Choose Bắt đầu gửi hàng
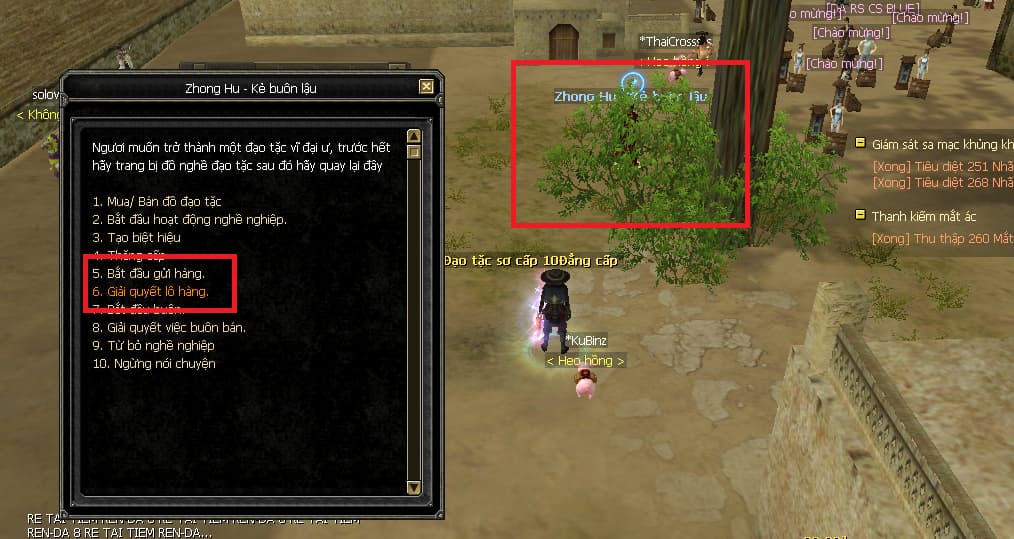 click(x=147, y=273)
